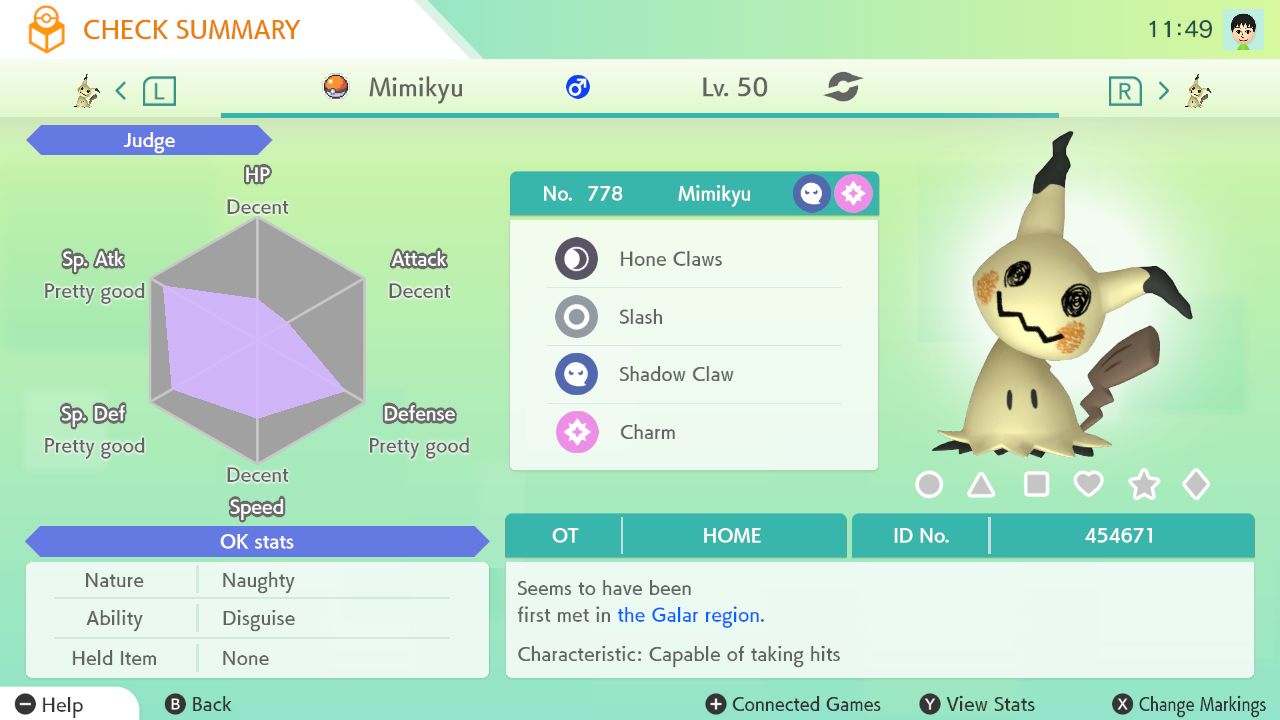1280x720 pixels.
Task: Toggle the heart marking
Action: click(1088, 485)
